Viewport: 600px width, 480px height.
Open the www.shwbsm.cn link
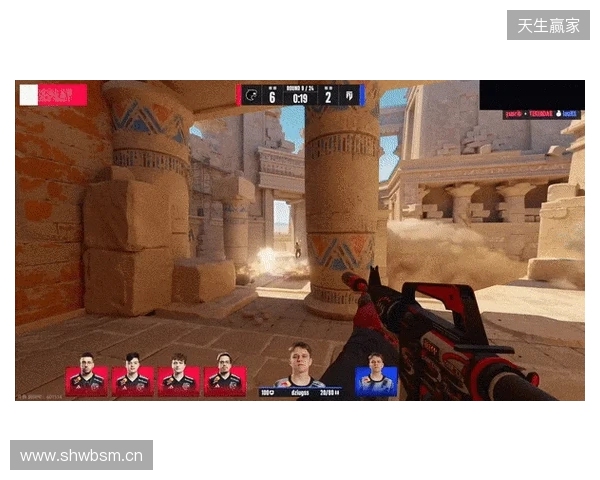pos(82,456)
